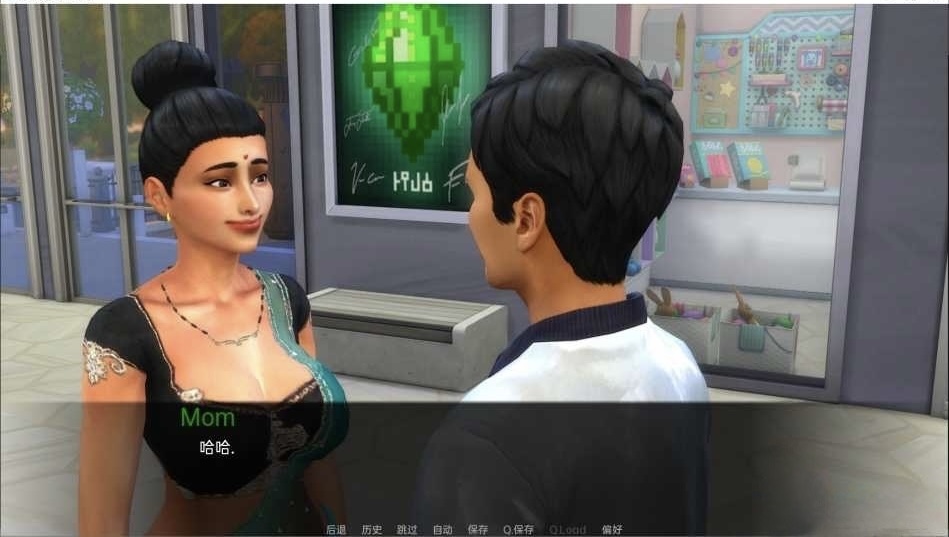Open the 保存 (Save) screen
949x537 pixels.
point(478,529)
